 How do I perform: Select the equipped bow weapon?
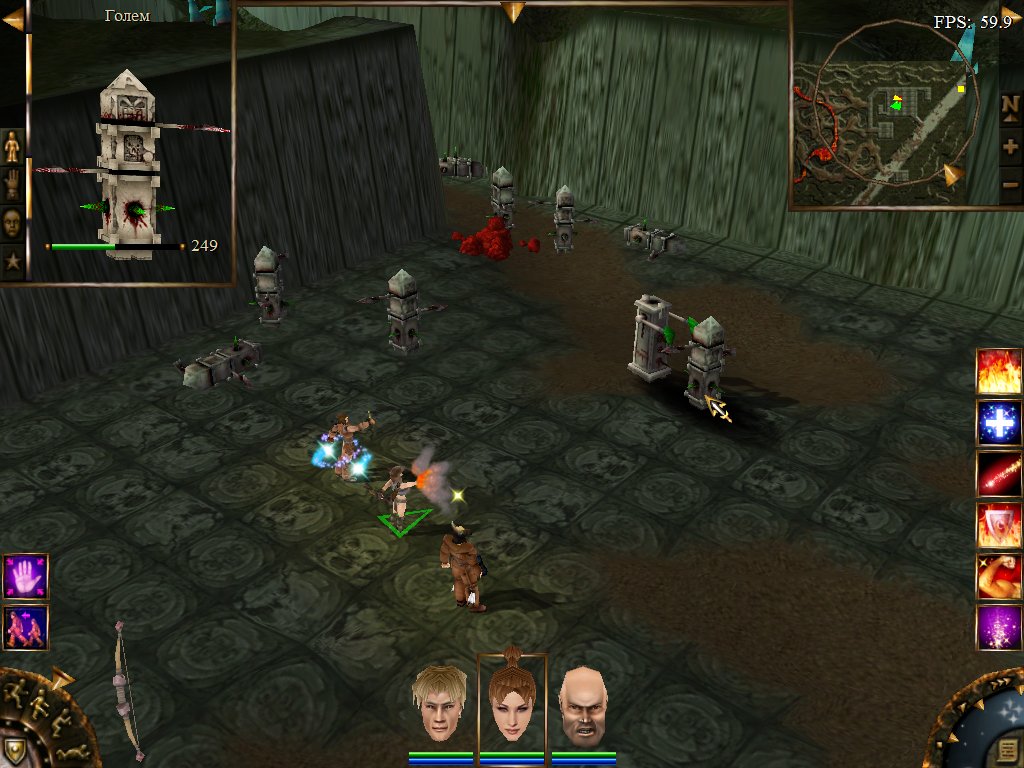coord(127,690)
